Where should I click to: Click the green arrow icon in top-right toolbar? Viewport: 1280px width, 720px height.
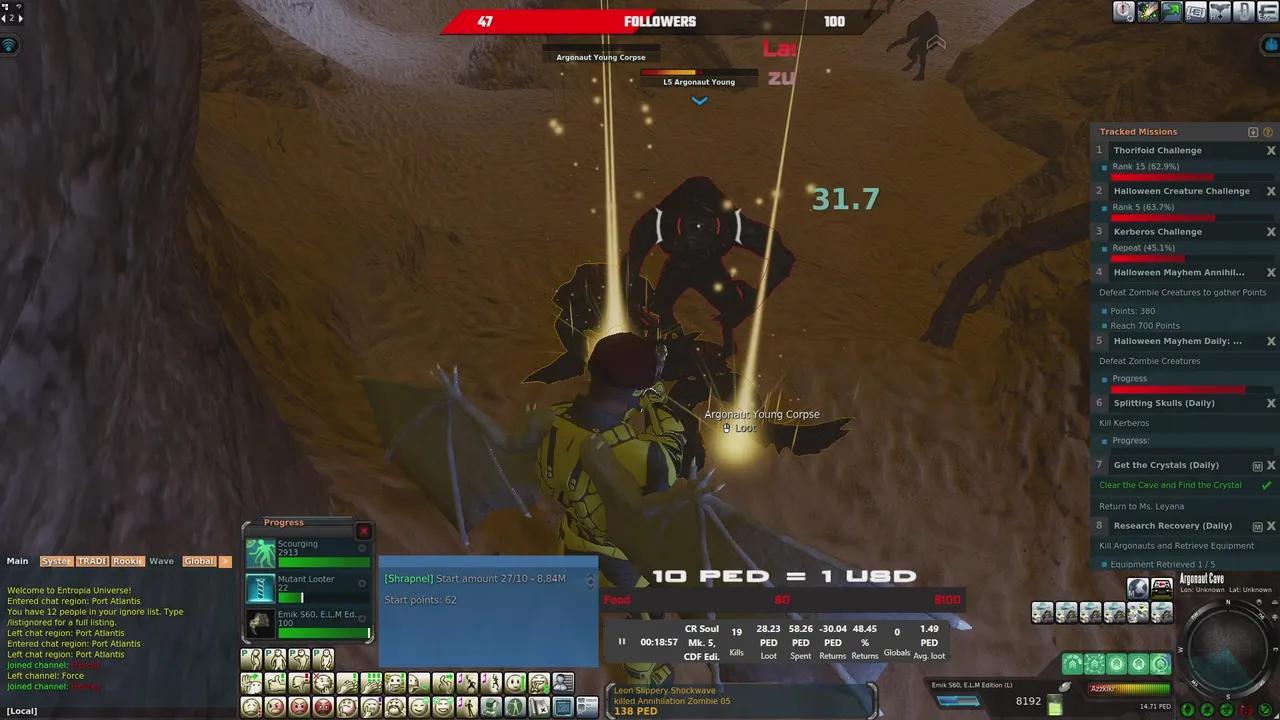point(1172,11)
